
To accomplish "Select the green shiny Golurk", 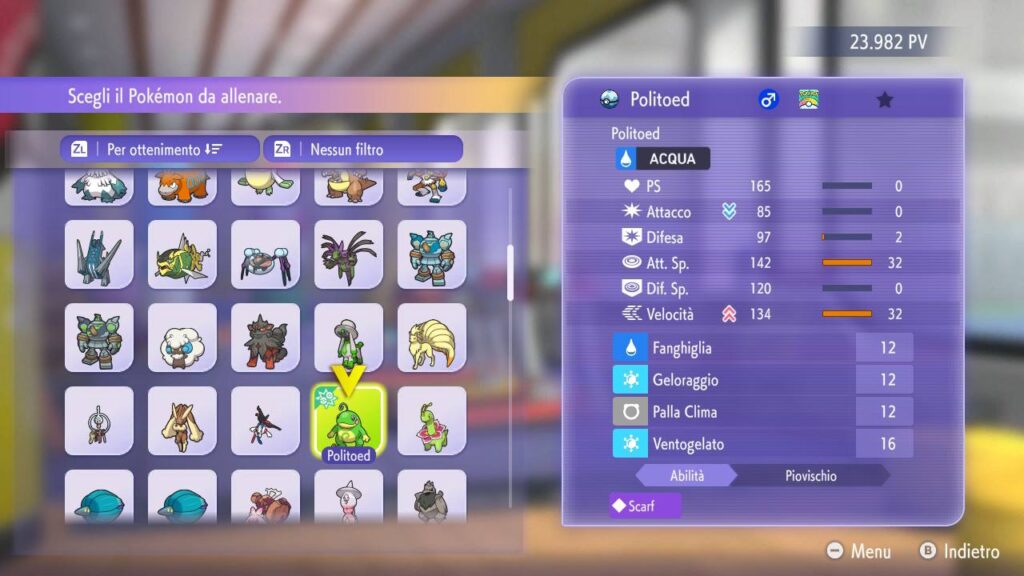I will (99, 338).
